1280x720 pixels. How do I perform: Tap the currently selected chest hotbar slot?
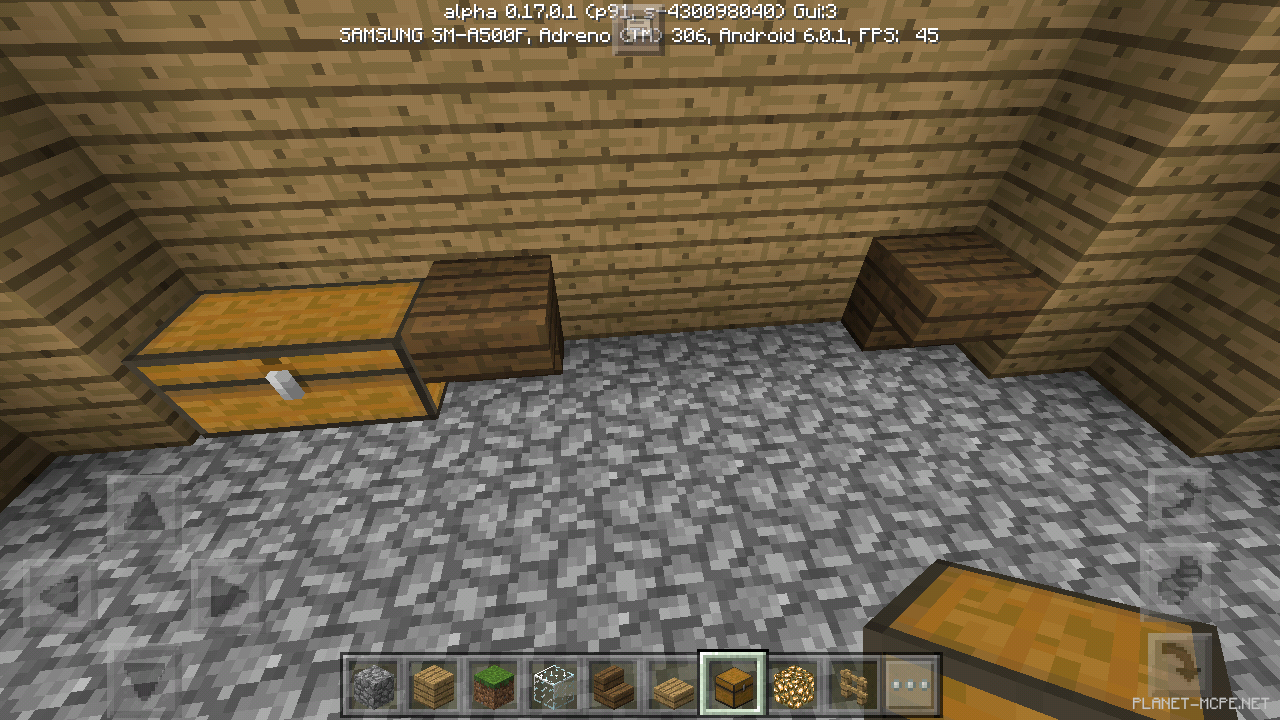tap(731, 685)
